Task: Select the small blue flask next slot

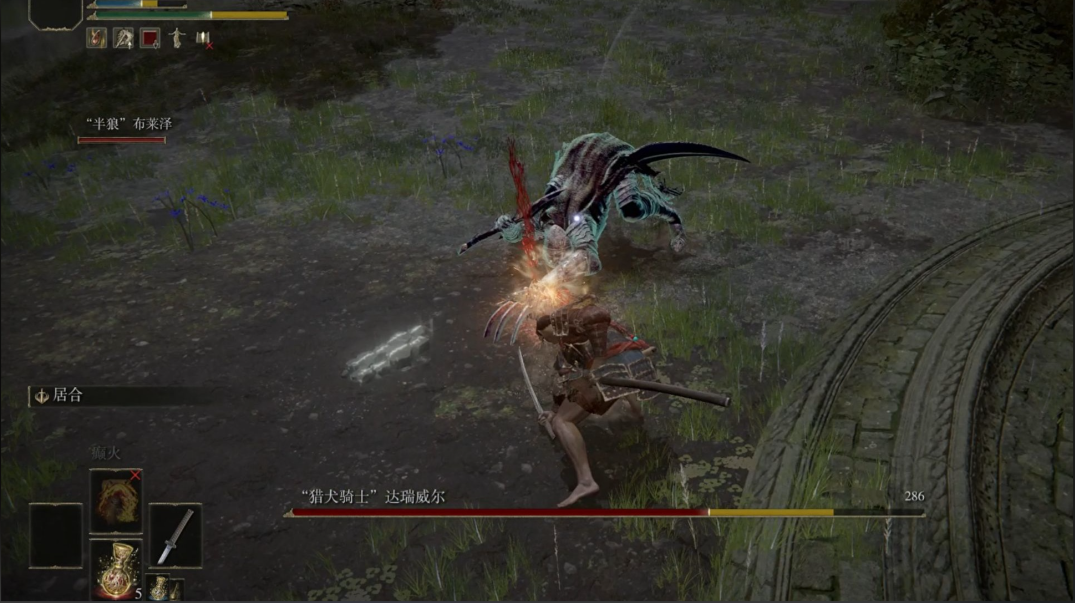Action: [160, 588]
